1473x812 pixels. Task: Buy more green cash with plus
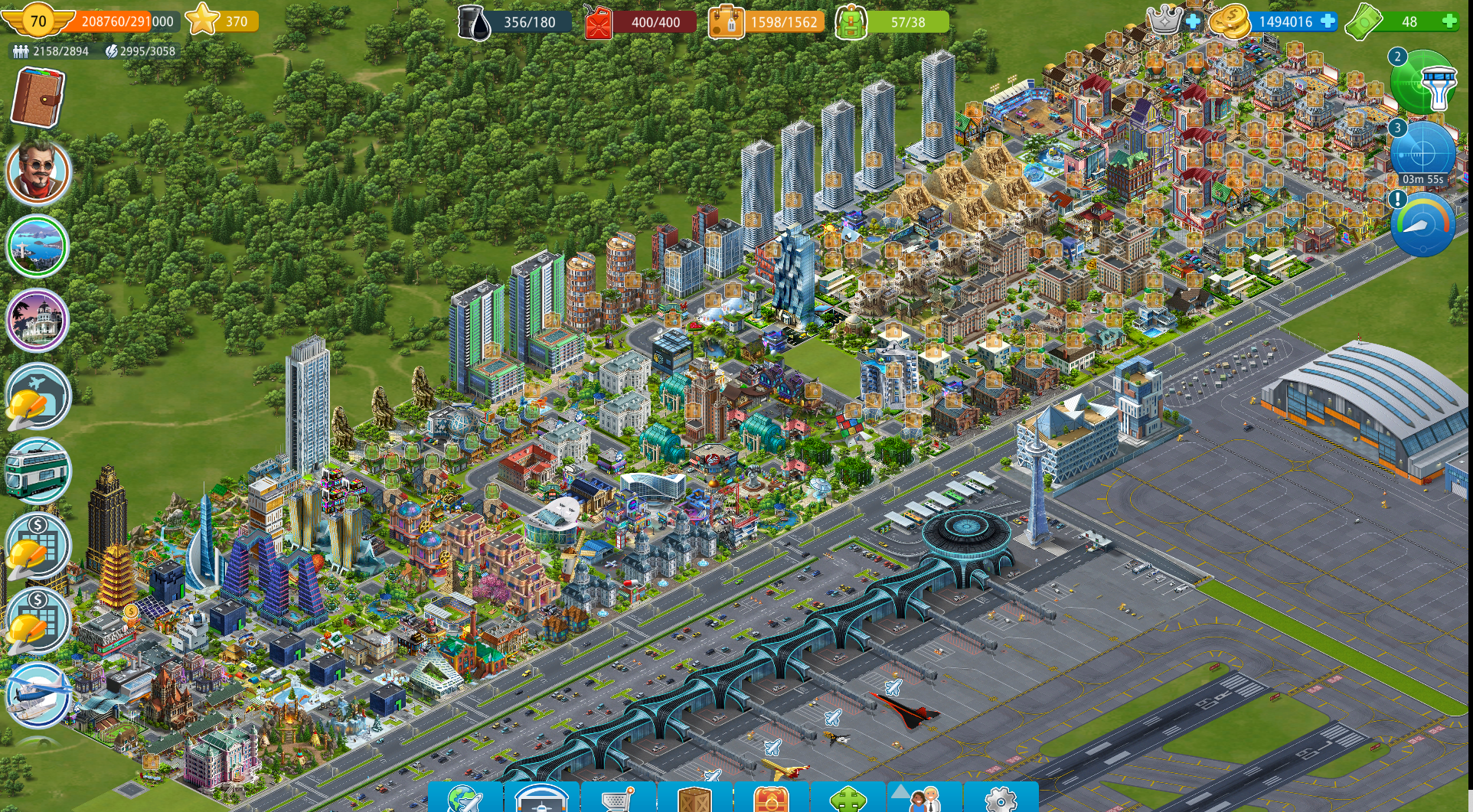click(x=1449, y=21)
